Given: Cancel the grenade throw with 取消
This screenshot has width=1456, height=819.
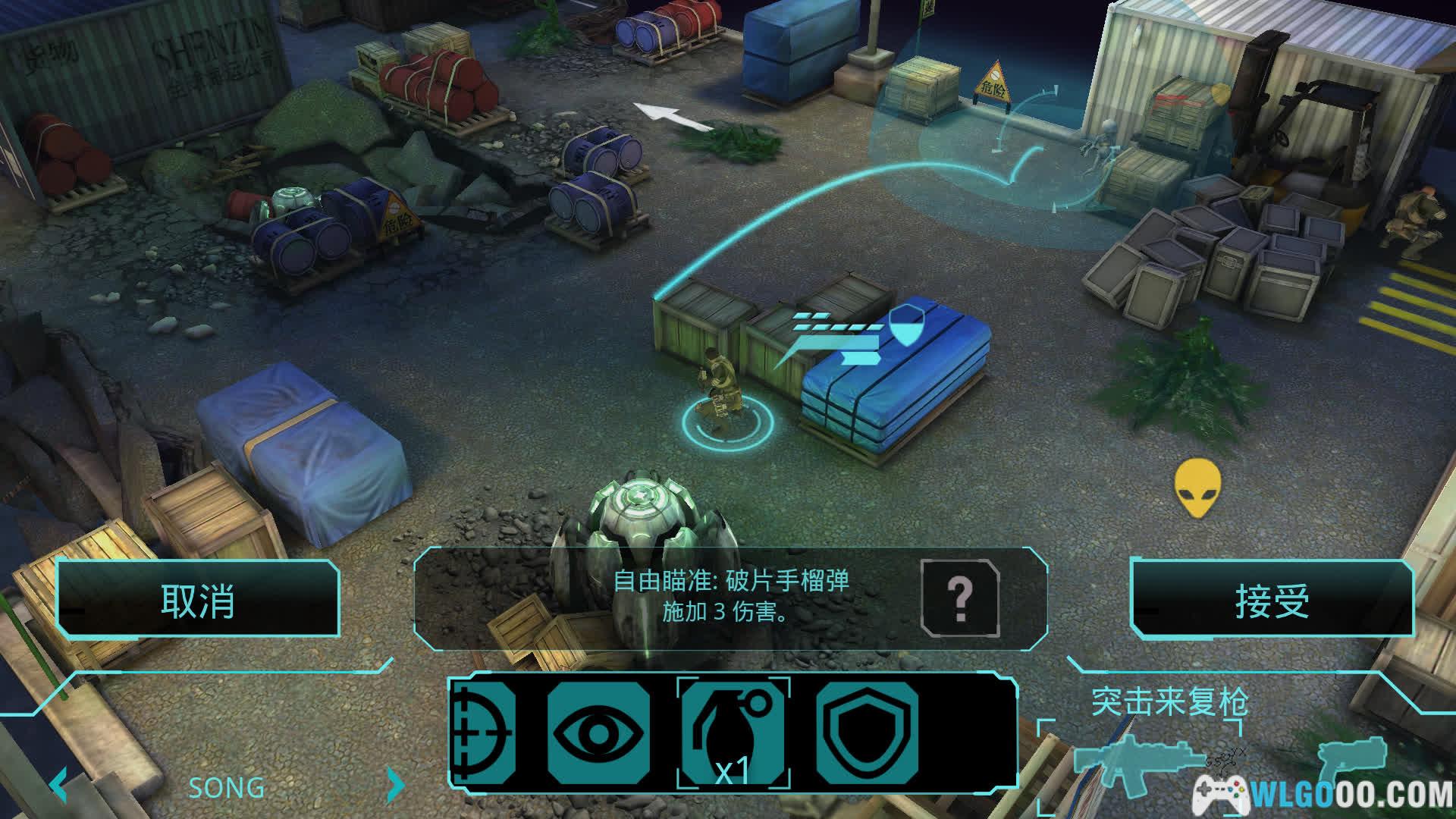Looking at the screenshot, I should [197, 601].
